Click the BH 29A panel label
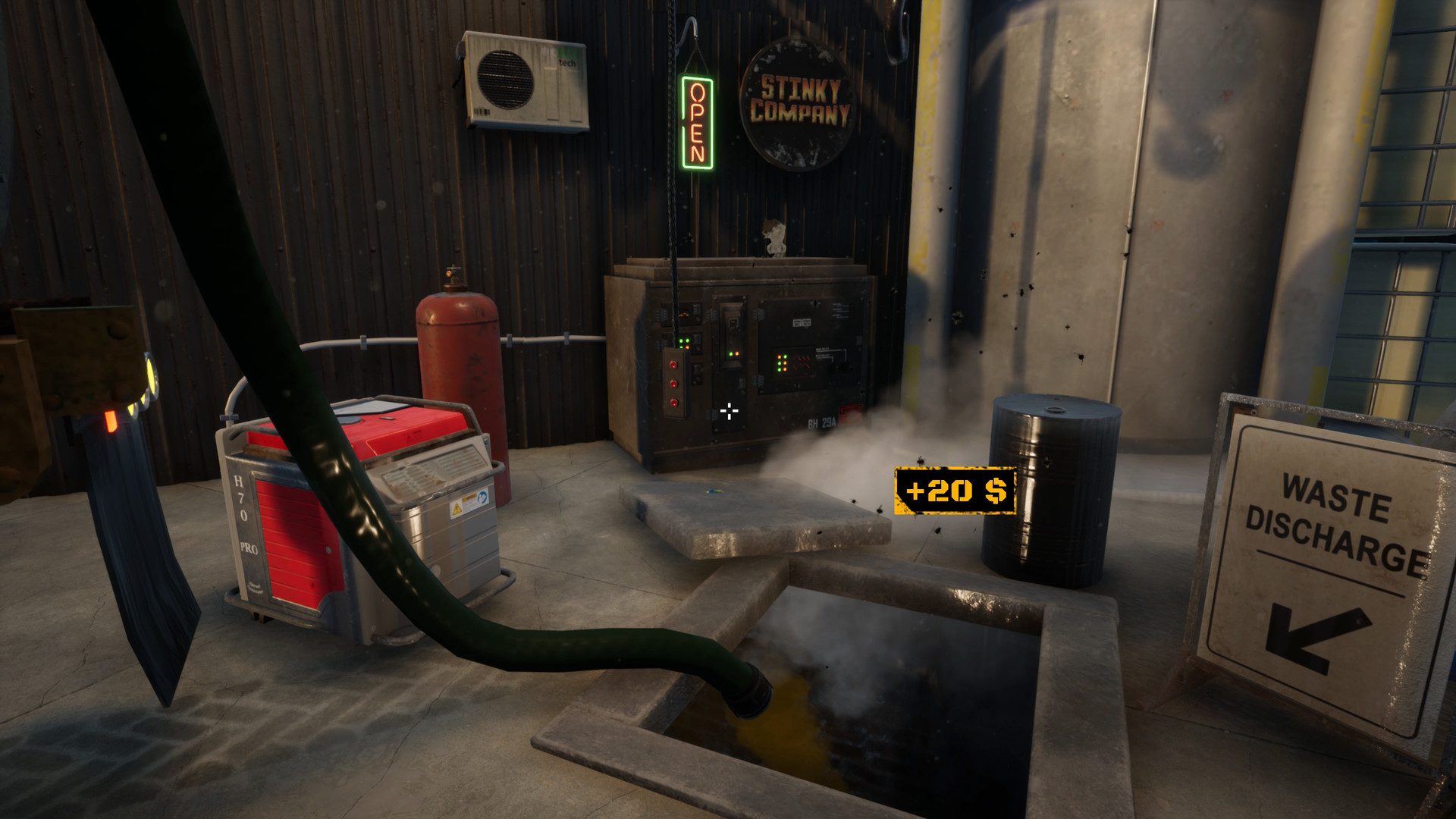This screenshot has height=819, width=1456. [822, 422]
